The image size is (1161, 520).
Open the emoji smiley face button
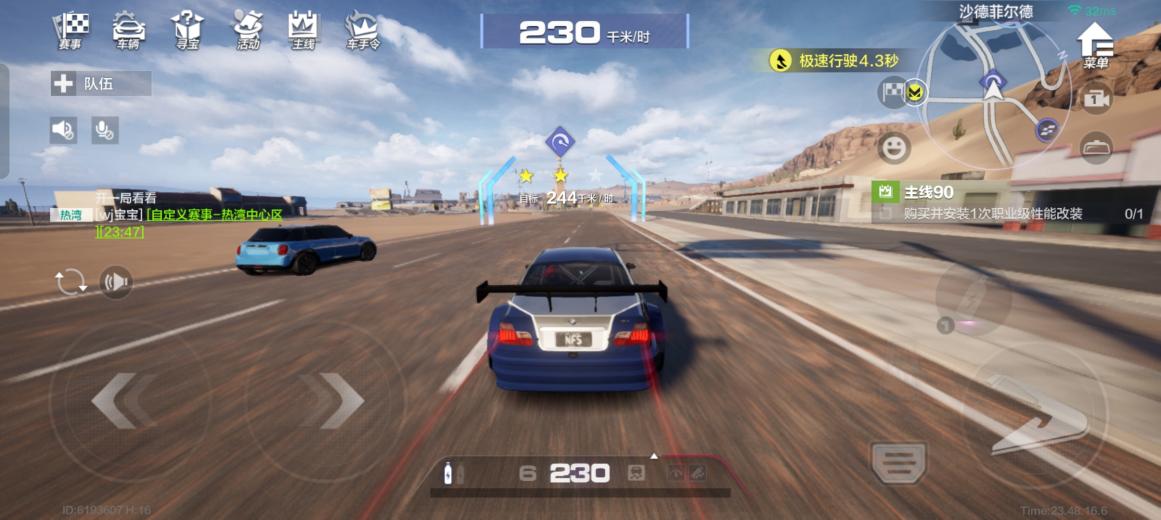(893, 148)
